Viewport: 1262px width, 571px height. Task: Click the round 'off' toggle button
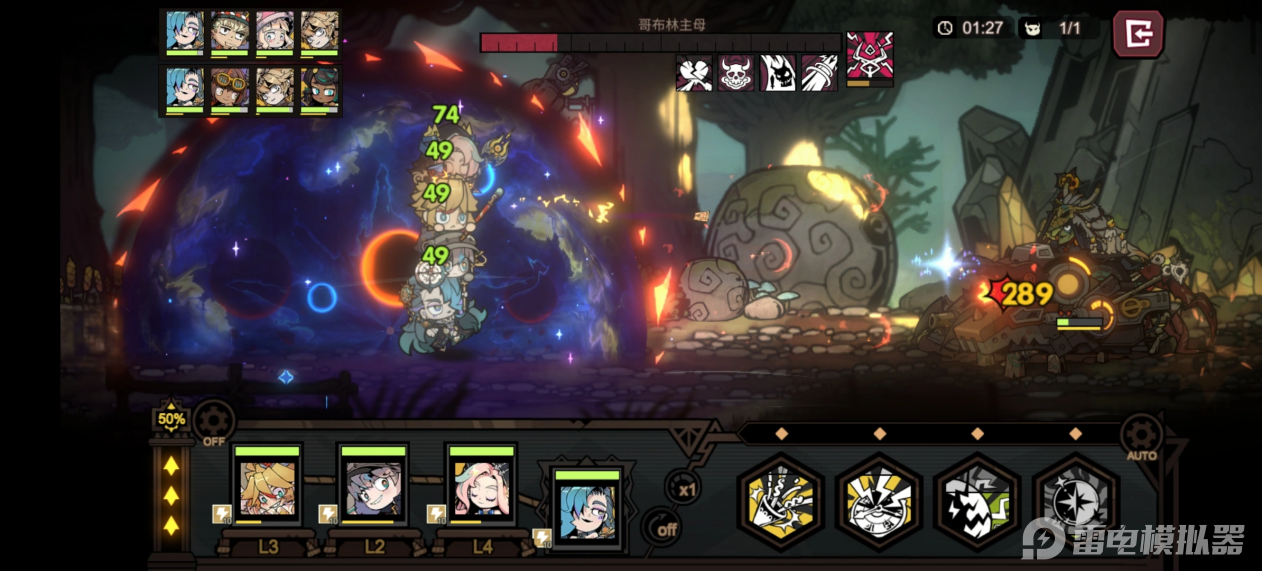click(x=661, y=528)
